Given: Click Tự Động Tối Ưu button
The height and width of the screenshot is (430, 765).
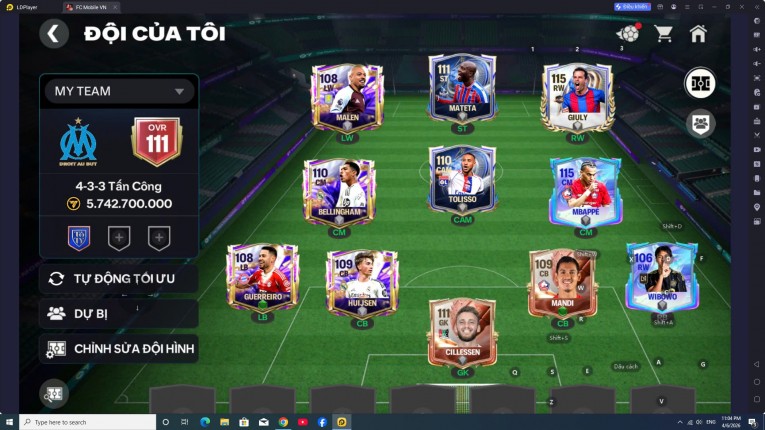Looking at the screenshot, I should coord(119,278).
